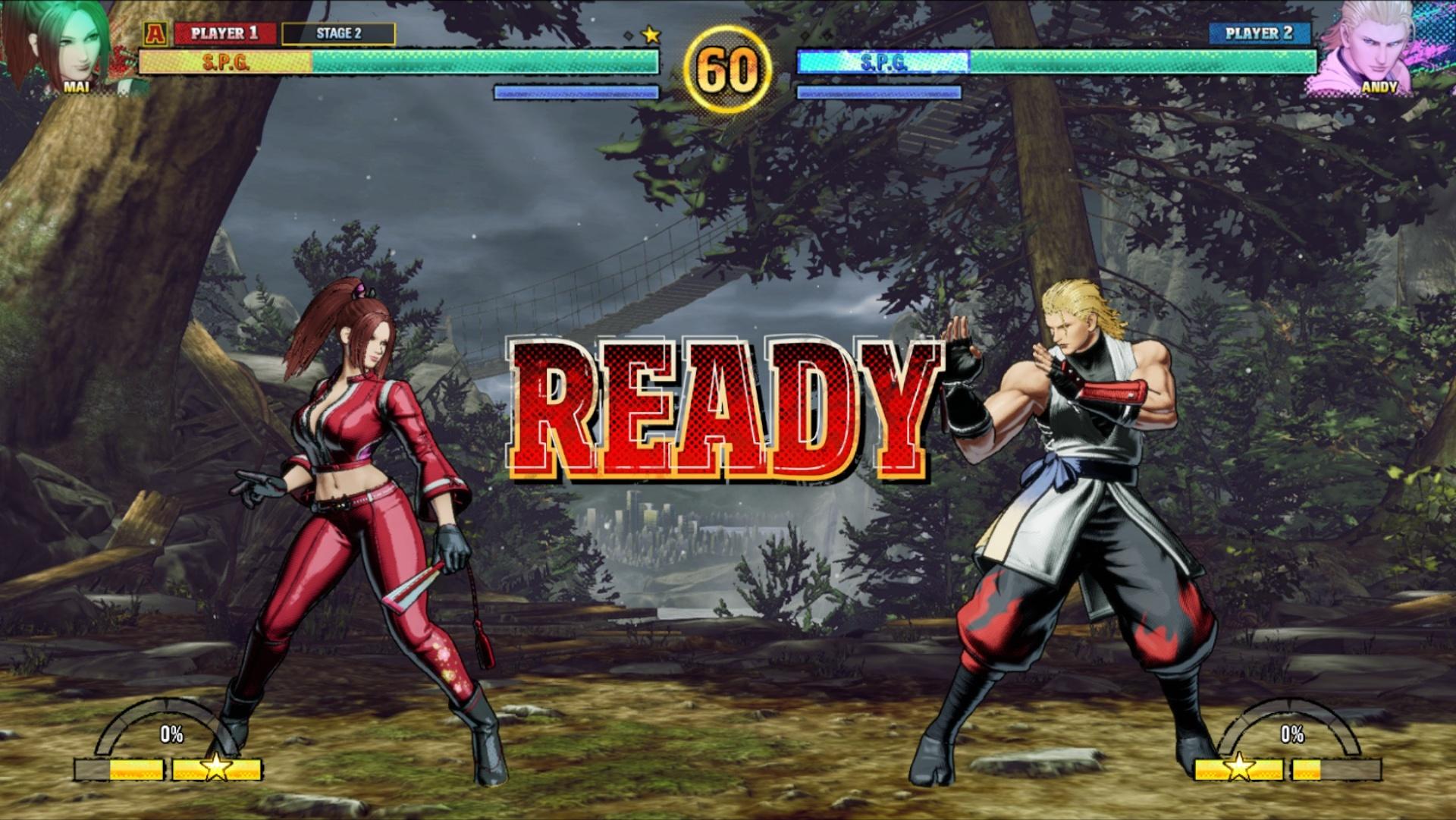
Task: Select the Stage 2 label
Action: pos(338,33)
